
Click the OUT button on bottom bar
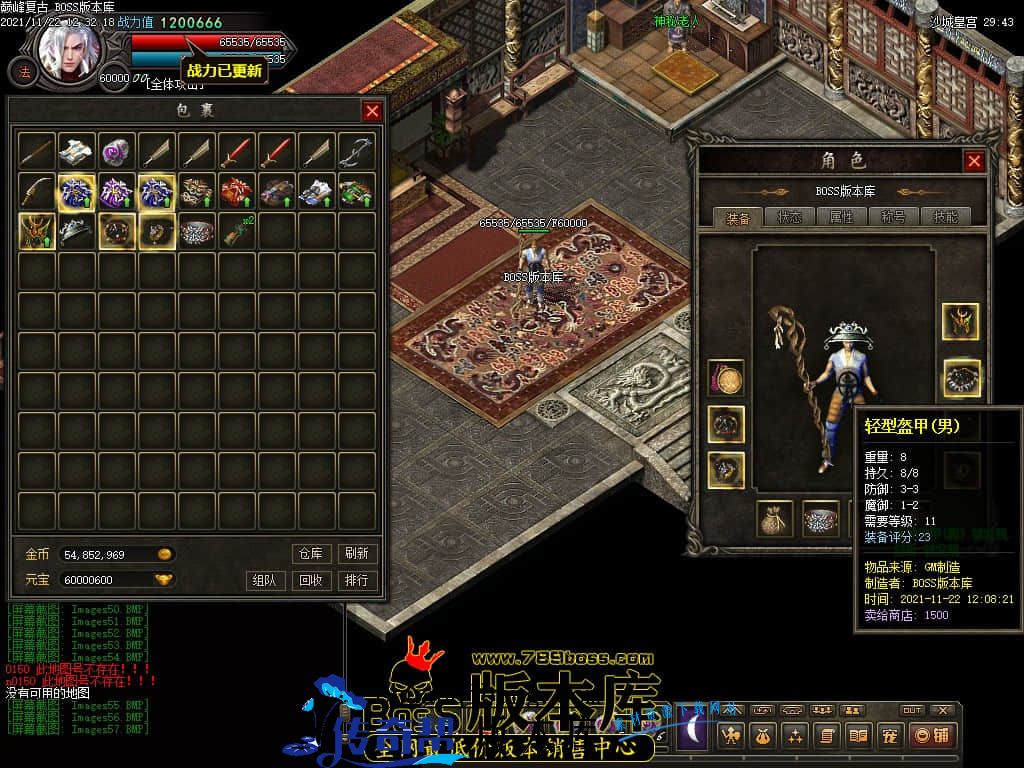coord(912,710)
